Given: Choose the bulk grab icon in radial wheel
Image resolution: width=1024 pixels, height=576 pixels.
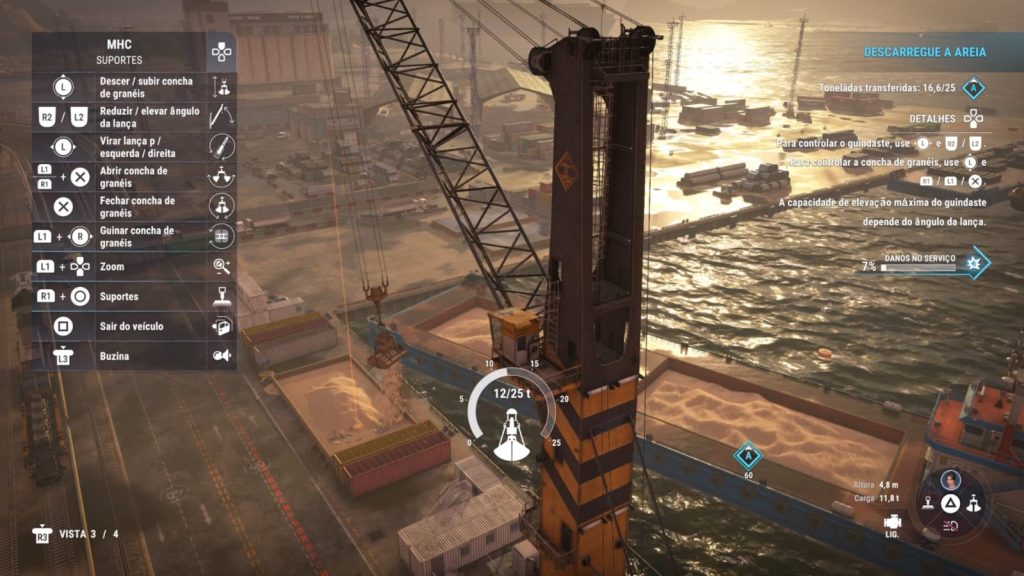Looking at the screenshot, I should (974, 505).
